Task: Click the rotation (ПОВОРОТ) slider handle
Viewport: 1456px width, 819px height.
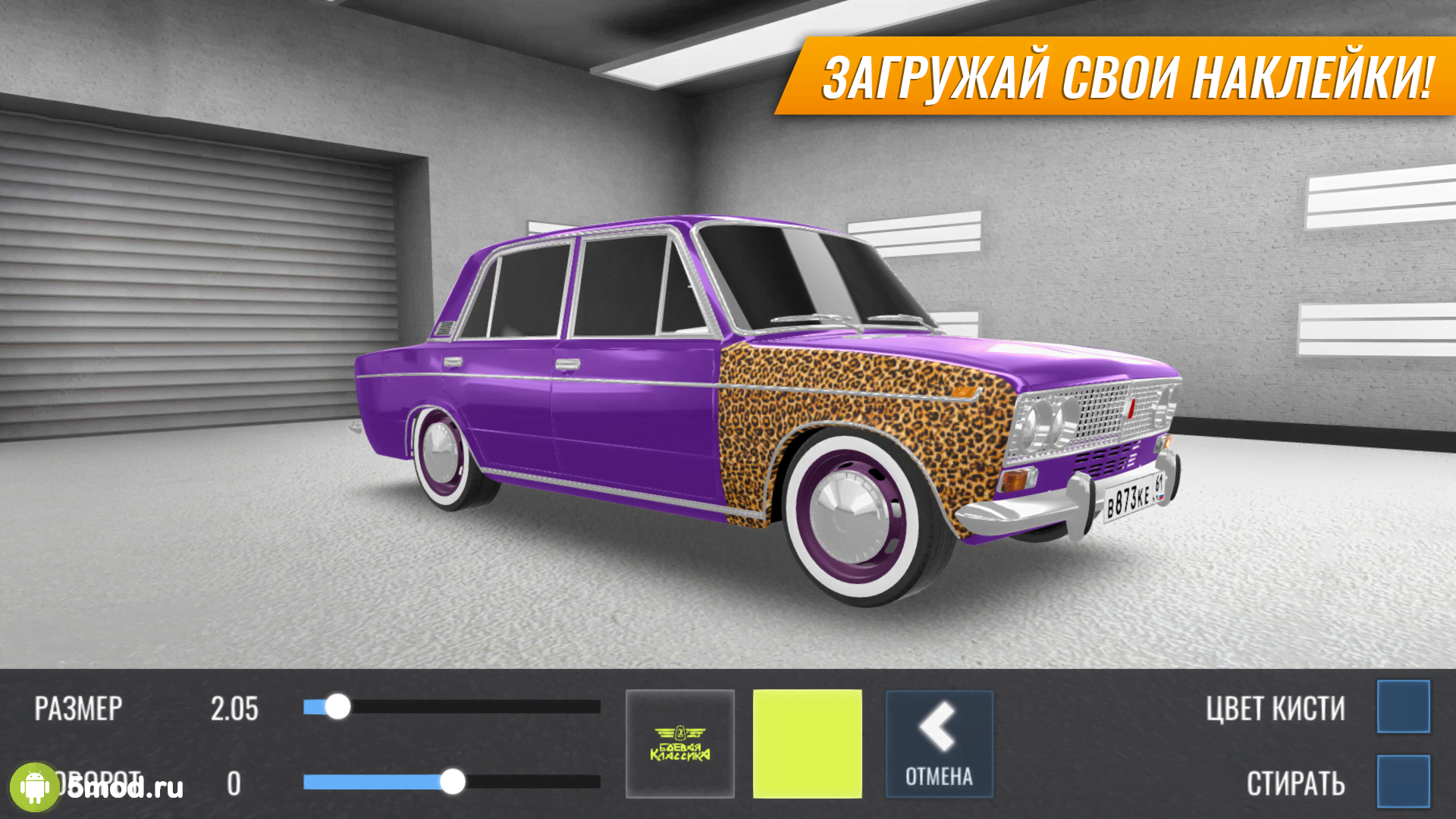Action: [453, 781]
